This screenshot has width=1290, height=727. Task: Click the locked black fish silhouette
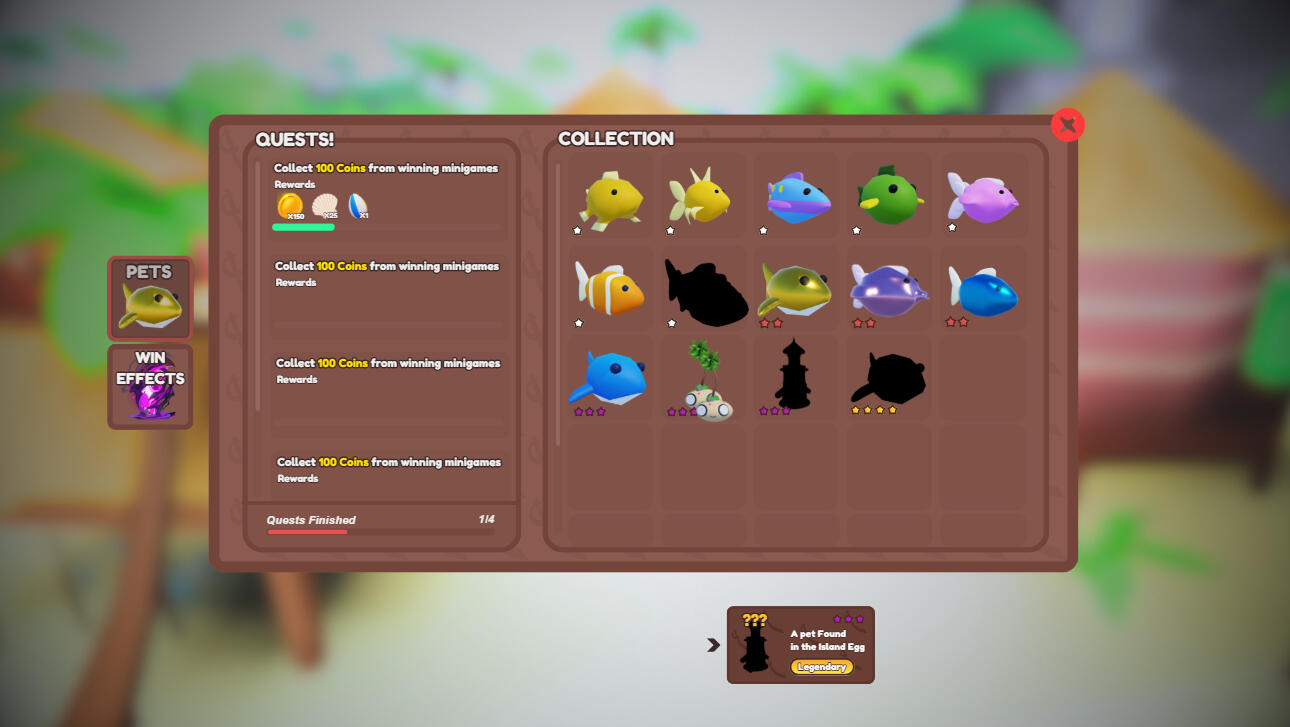(704, 291)
